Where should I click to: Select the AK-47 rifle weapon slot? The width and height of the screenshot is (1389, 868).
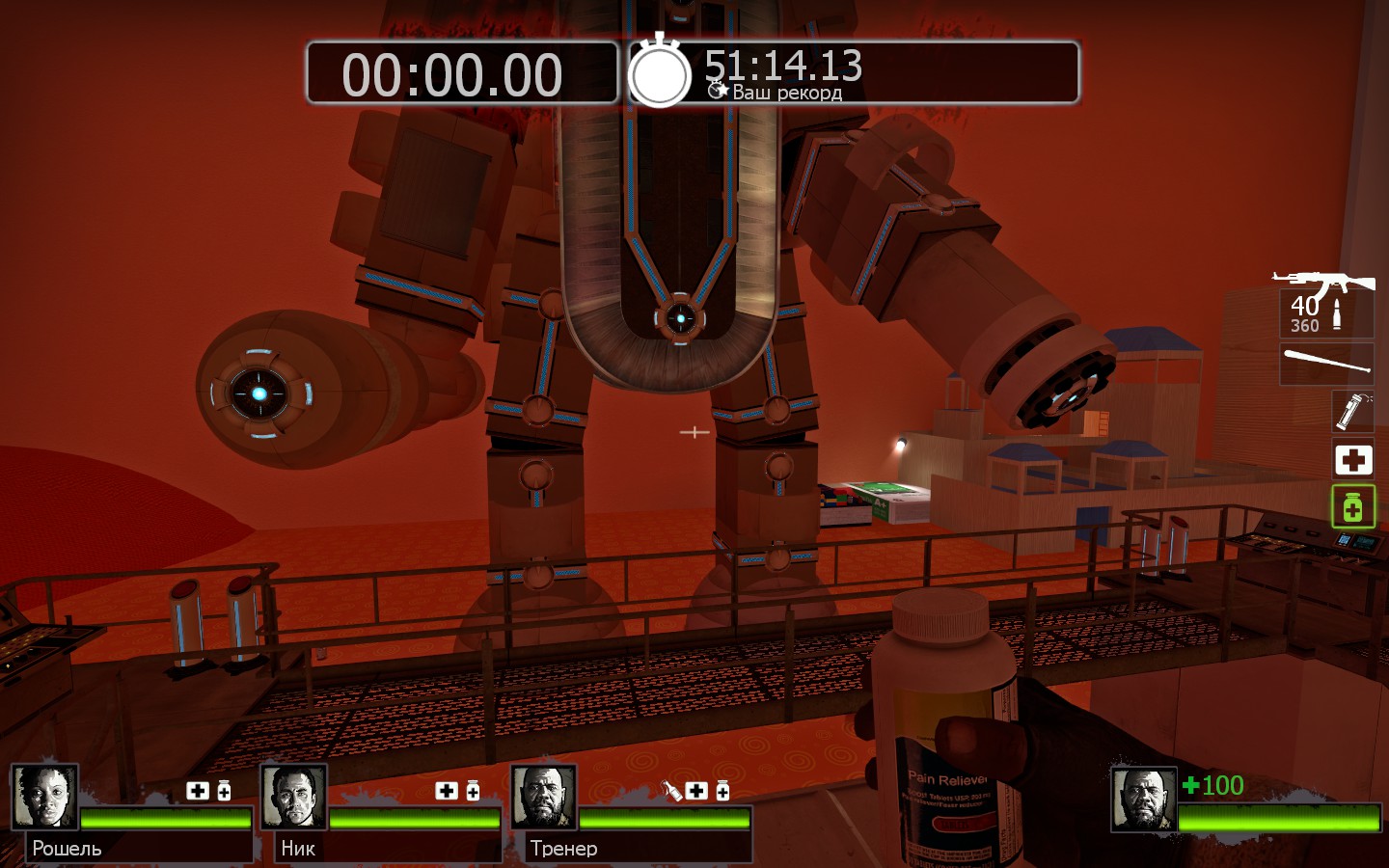point(1326,304)
